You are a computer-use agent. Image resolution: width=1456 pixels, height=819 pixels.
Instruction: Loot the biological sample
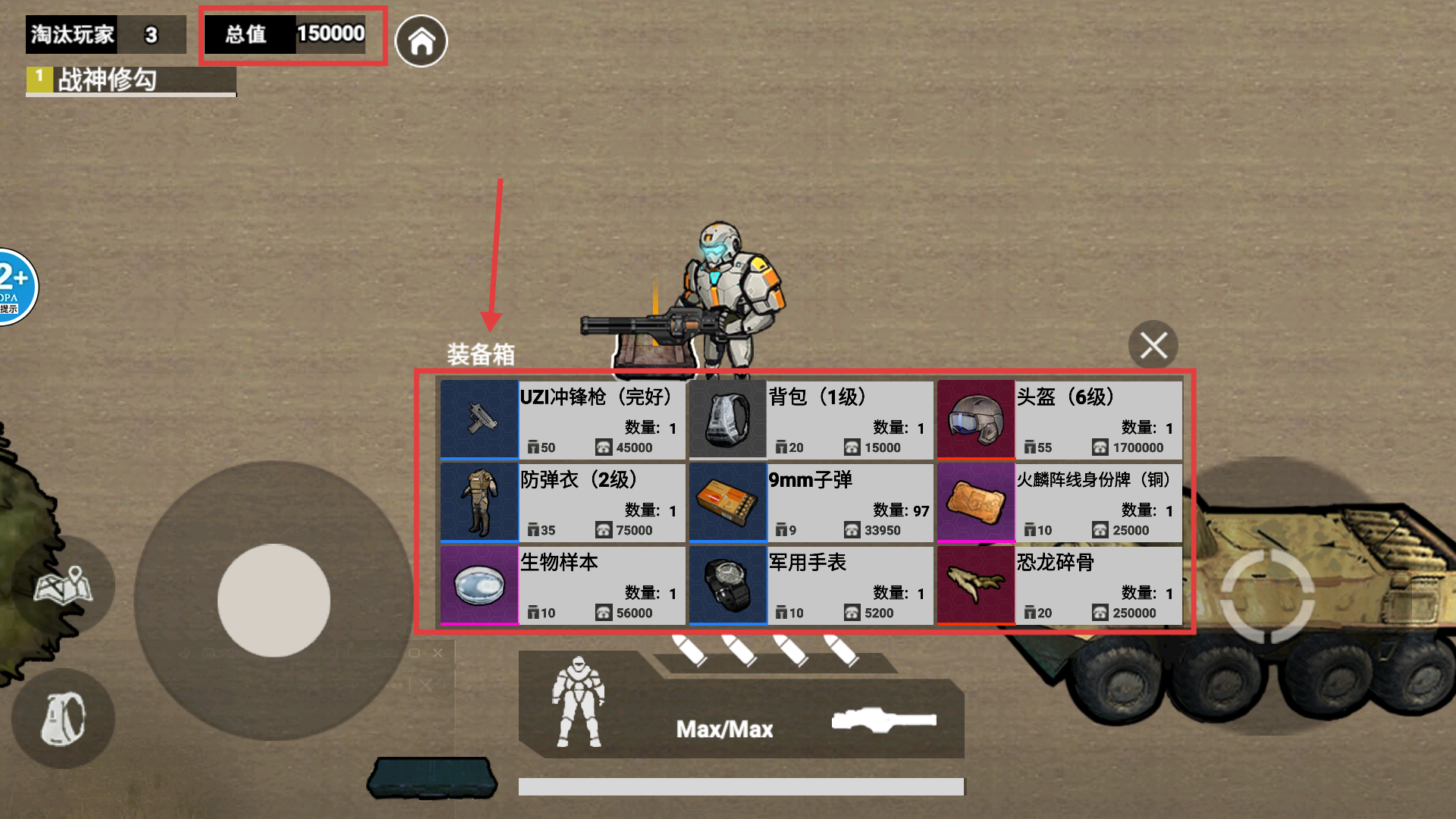click(x=563, y=585)
